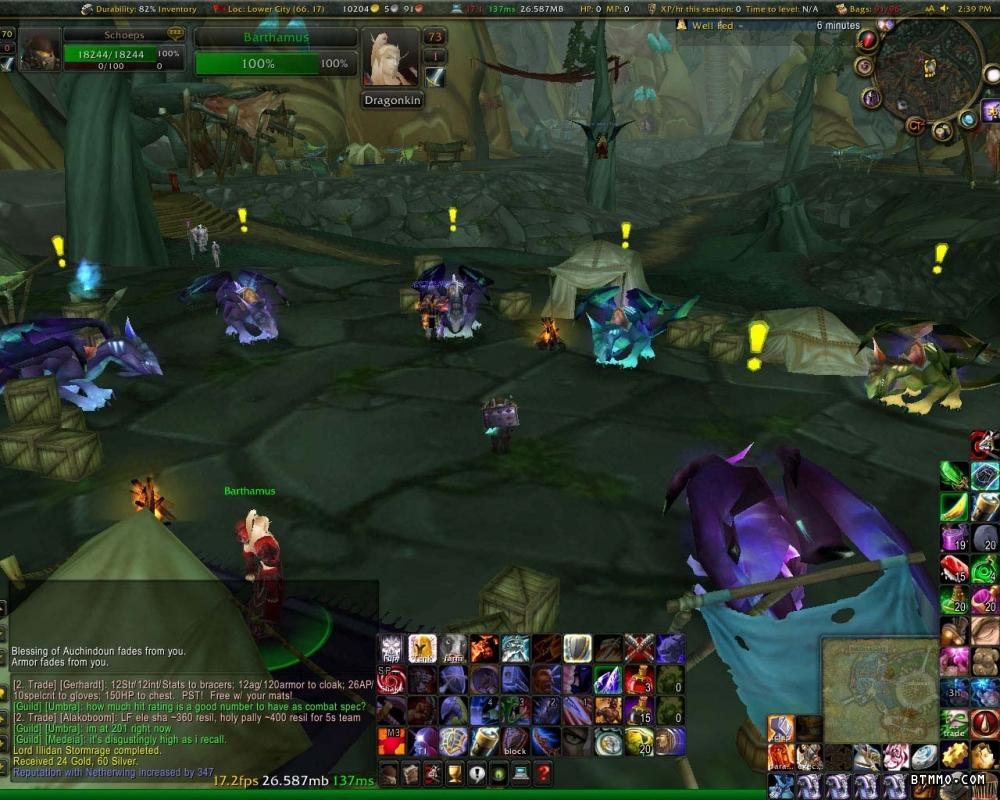Activate the crossed swords ability icon
The height and width of the screenshot is (800, 1000).
coord(639,648)
